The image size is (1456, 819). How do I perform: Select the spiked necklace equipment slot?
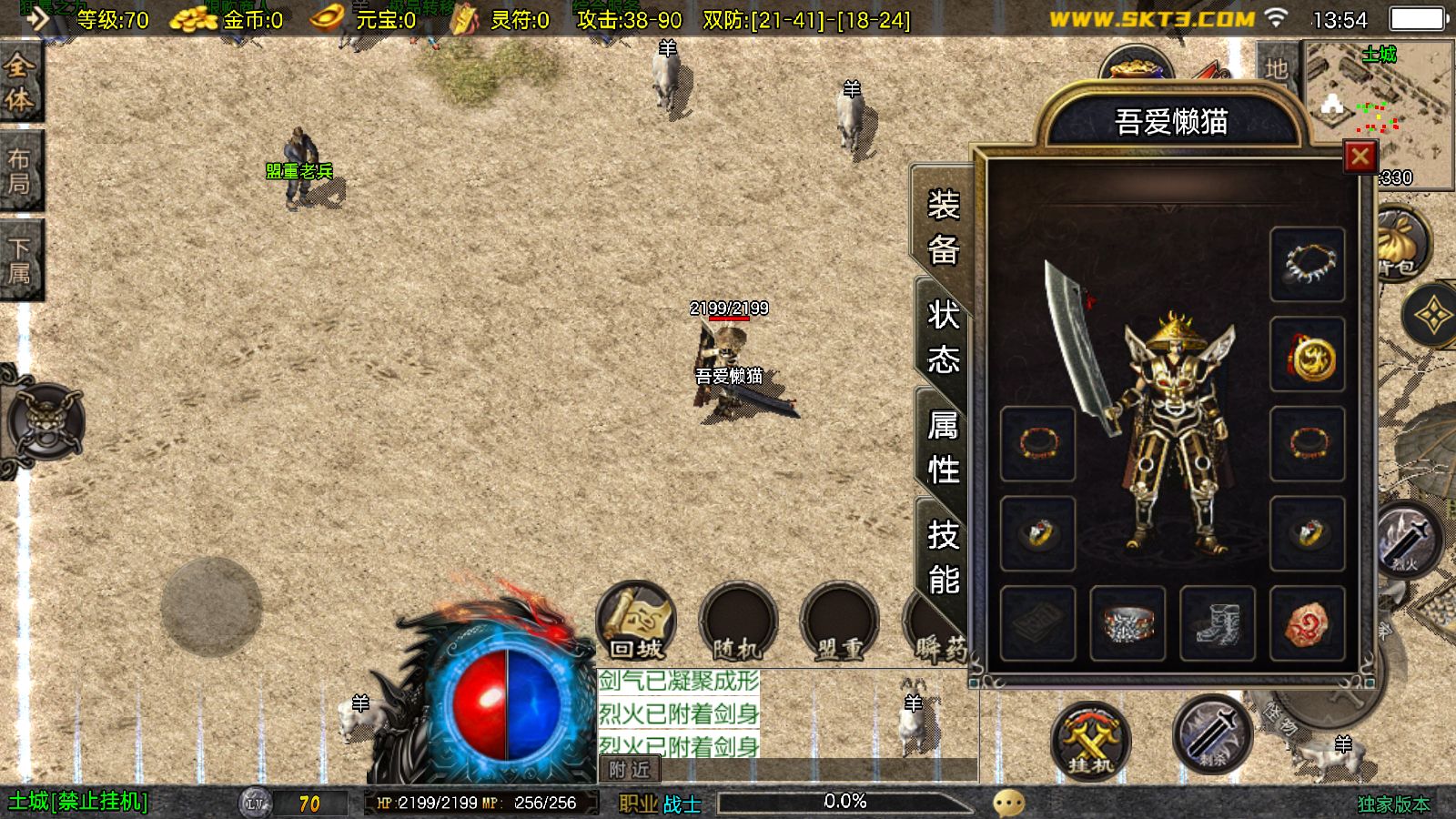(x=1307, y=264)
